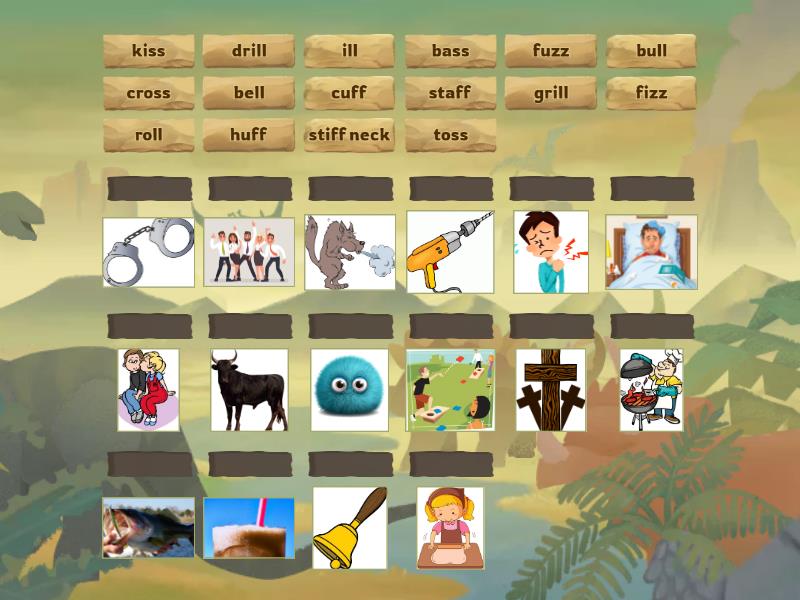Click the 'bell' word tile
This screenshot has width=800, height=600.
249,93
